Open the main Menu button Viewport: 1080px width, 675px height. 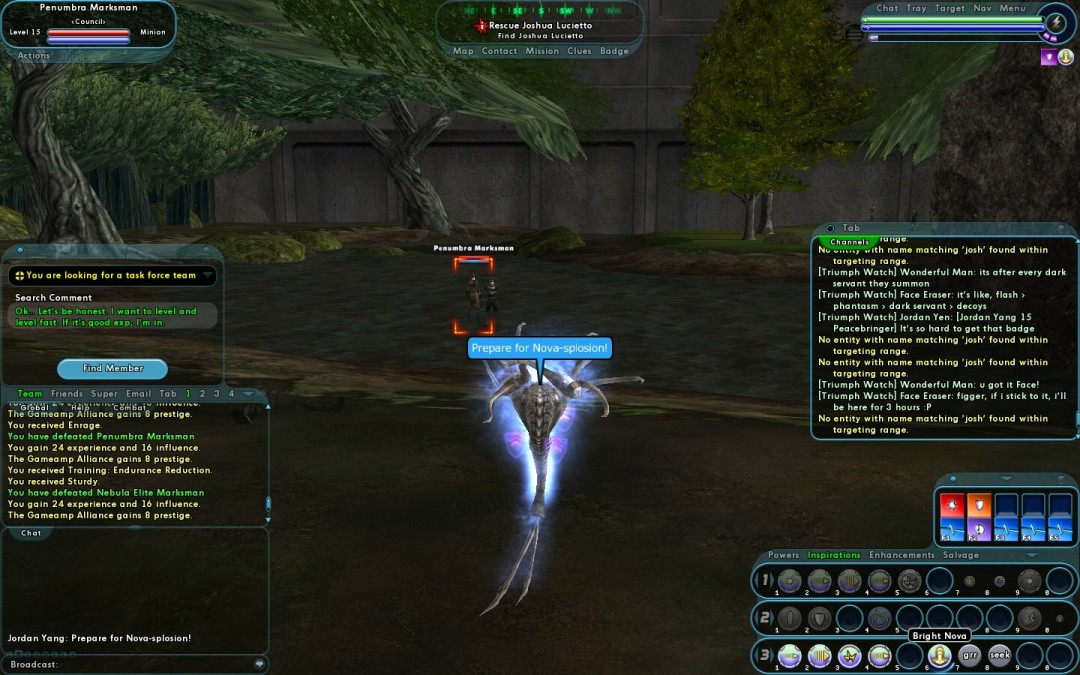1012,8
